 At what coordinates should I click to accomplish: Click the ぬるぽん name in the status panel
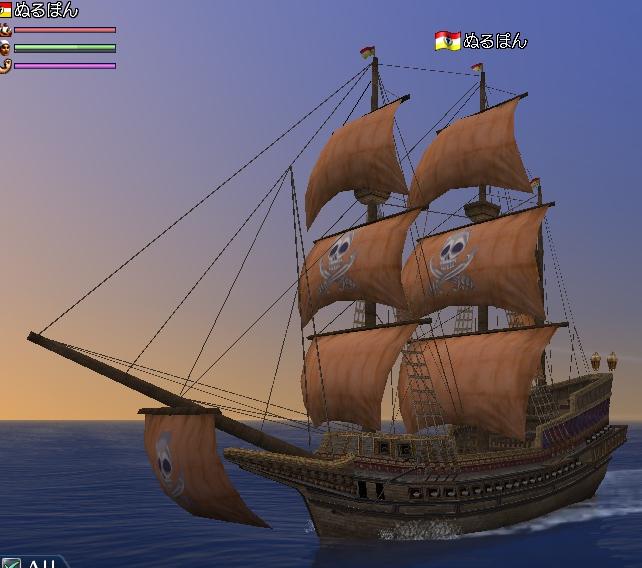coord(45,10)
